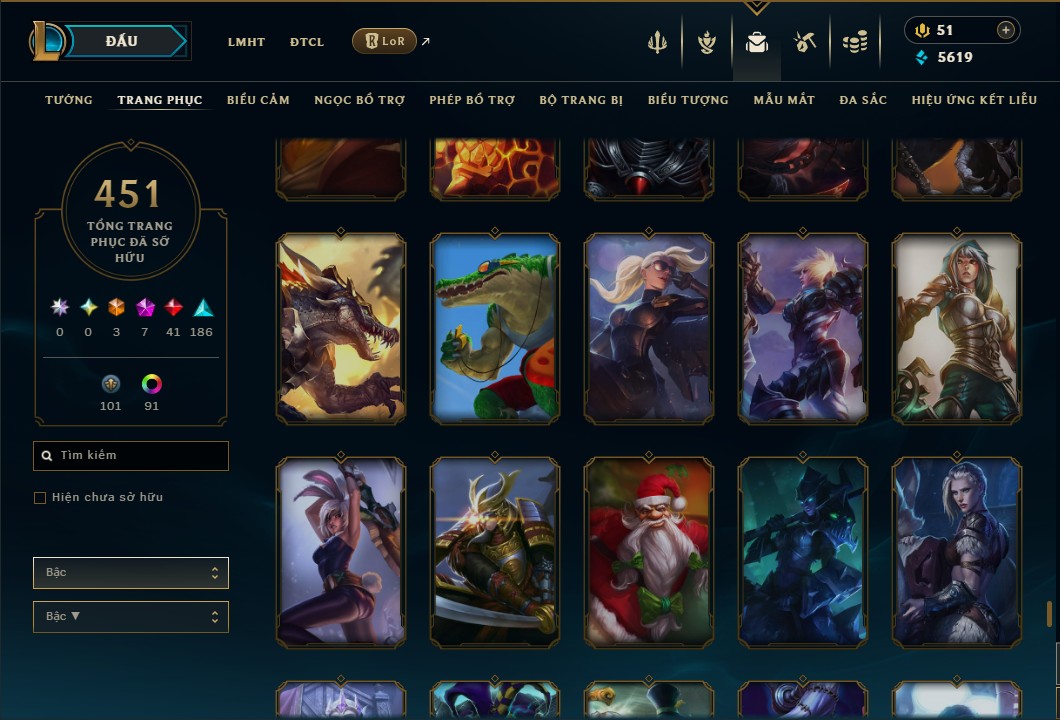Start a match with the ĐẤU button
This screenshot has height=720, width=1060.
(122, 41)
